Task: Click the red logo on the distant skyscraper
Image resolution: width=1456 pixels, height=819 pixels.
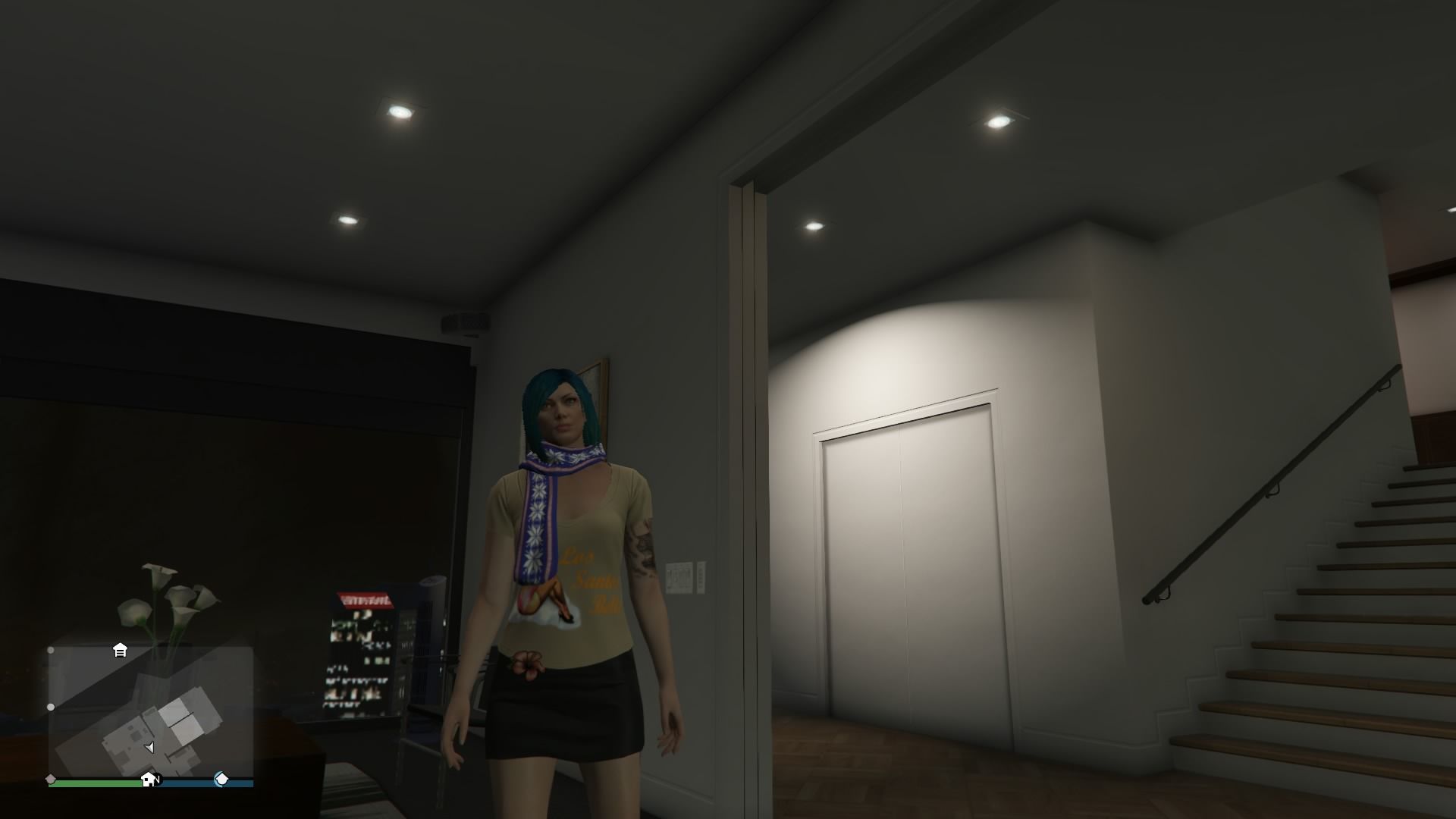Action: 364,598
